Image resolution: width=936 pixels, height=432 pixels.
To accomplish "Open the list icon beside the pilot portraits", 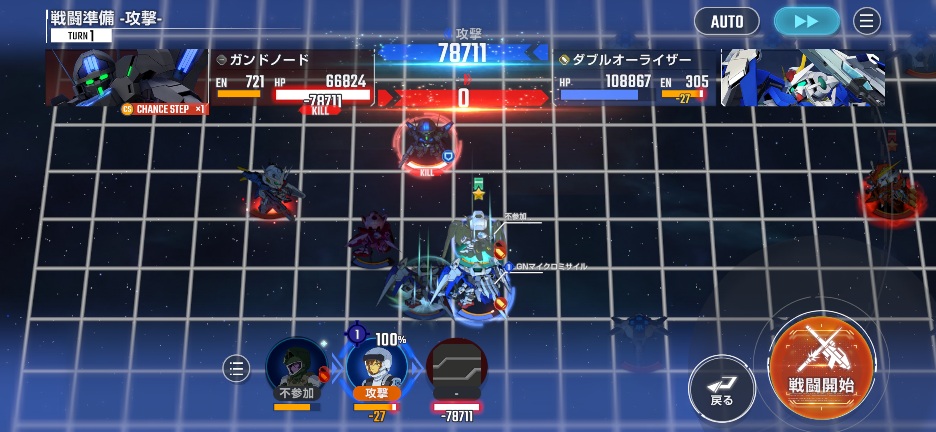I will [x=236, y=369].
